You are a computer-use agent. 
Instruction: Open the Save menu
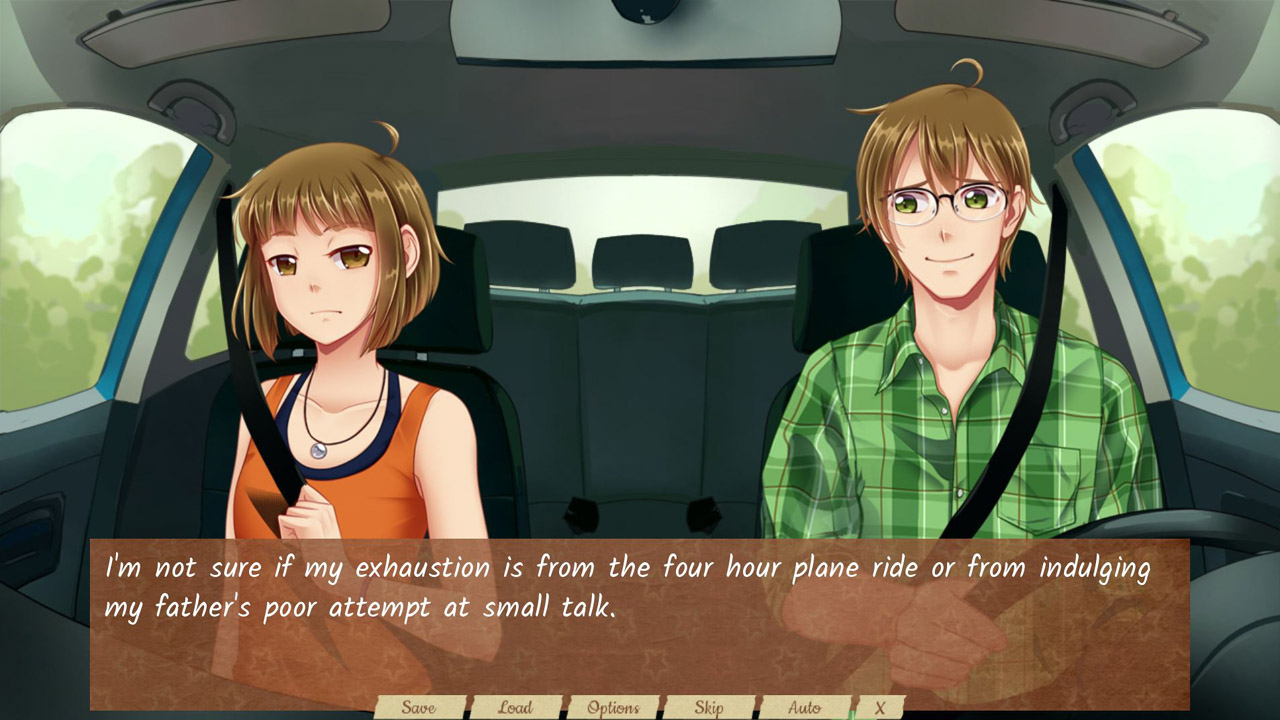419,707
